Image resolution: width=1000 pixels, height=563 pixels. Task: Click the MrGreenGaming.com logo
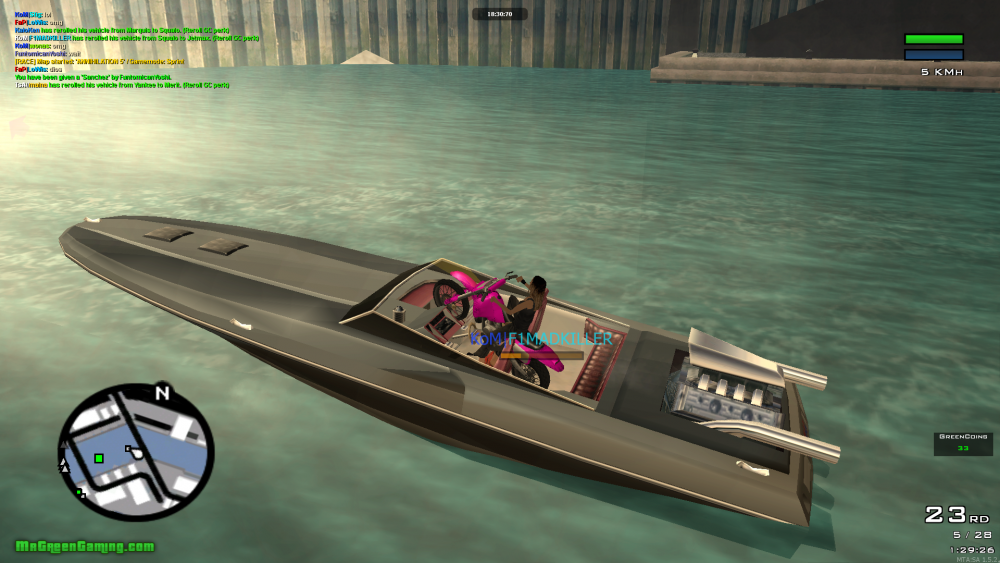tap(85, 546)
